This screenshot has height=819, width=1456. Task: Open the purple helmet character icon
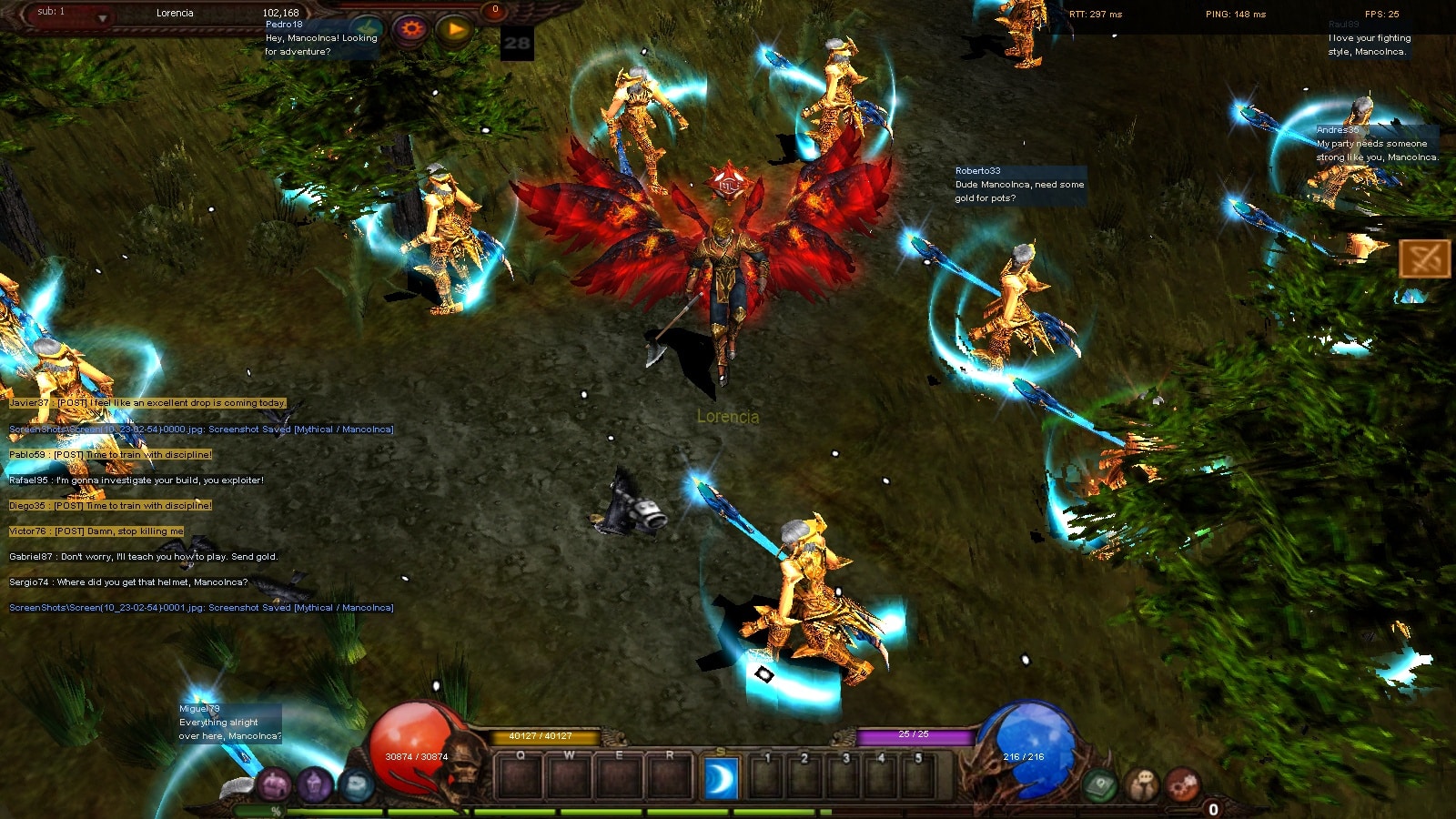click(315, 784)
